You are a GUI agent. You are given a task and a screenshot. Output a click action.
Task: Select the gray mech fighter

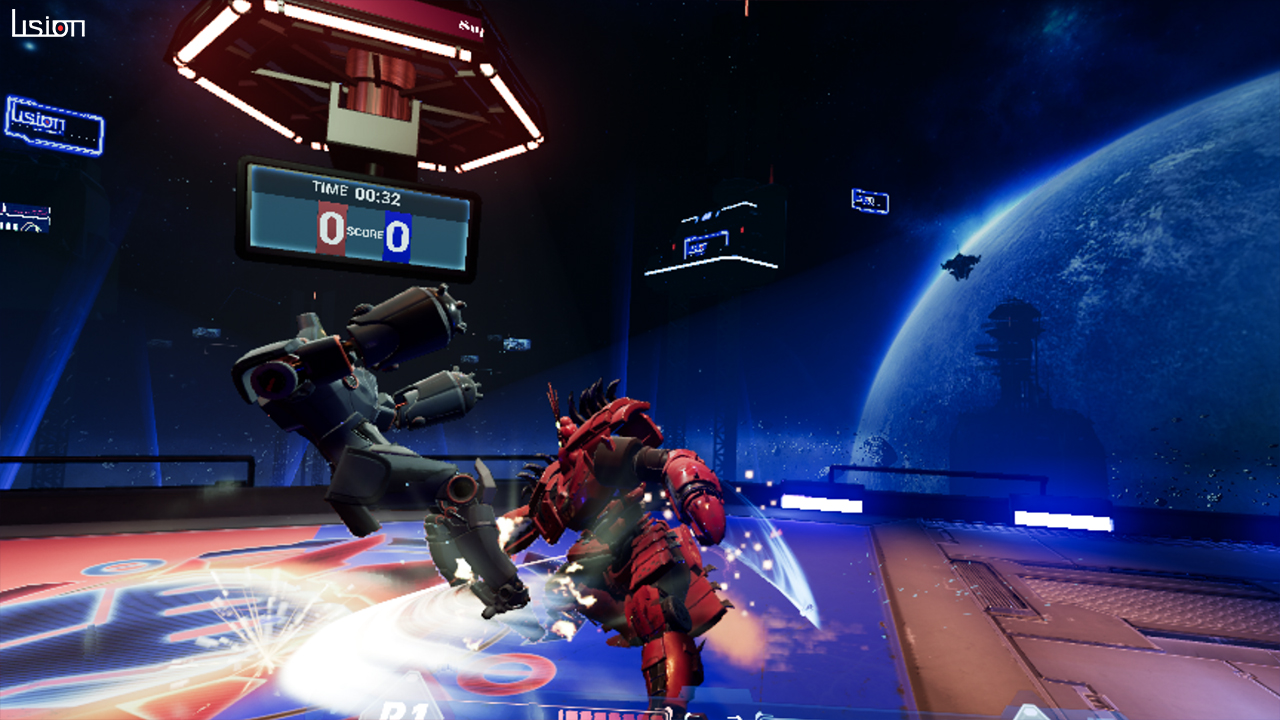pyautogui.click(x=360, y=430)
